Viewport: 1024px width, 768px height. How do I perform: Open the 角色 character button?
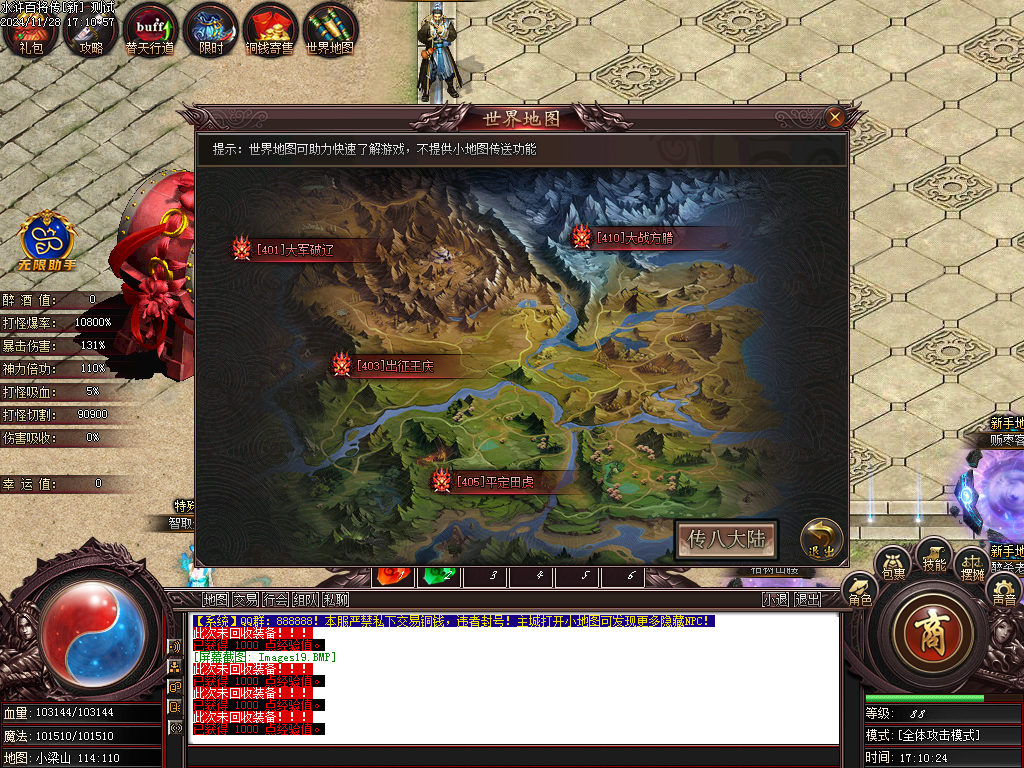click(x=860, y=591)
